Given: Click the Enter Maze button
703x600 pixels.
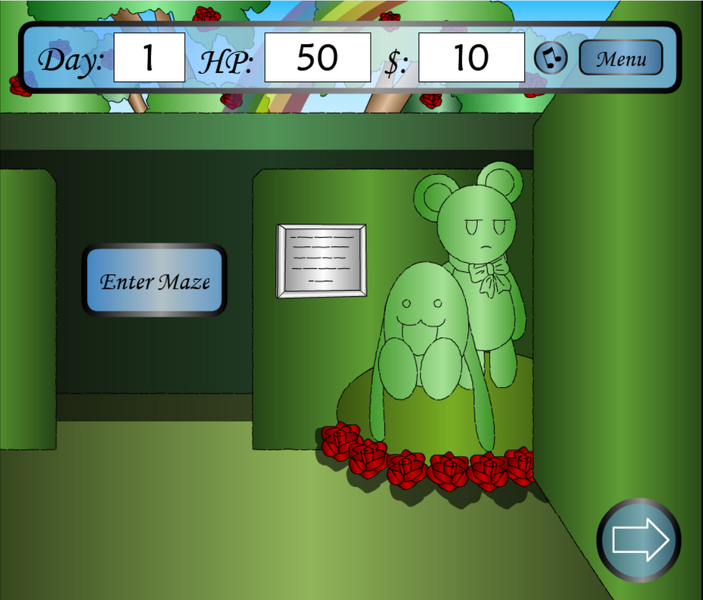Looking at the screenshot, I should [x=154, y=281].
